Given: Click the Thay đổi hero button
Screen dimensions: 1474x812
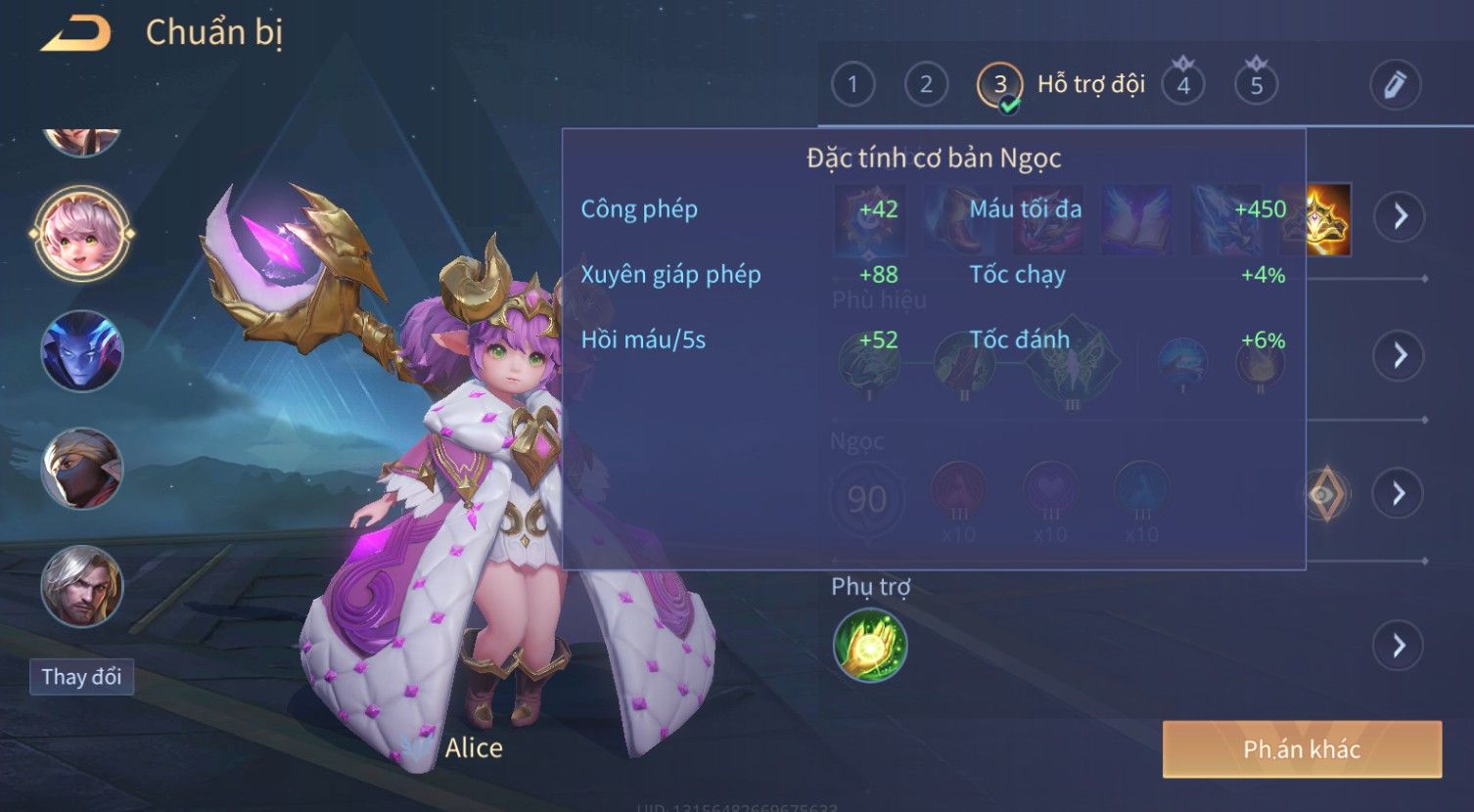Looking at the screenshot, I should click(81, 677).
